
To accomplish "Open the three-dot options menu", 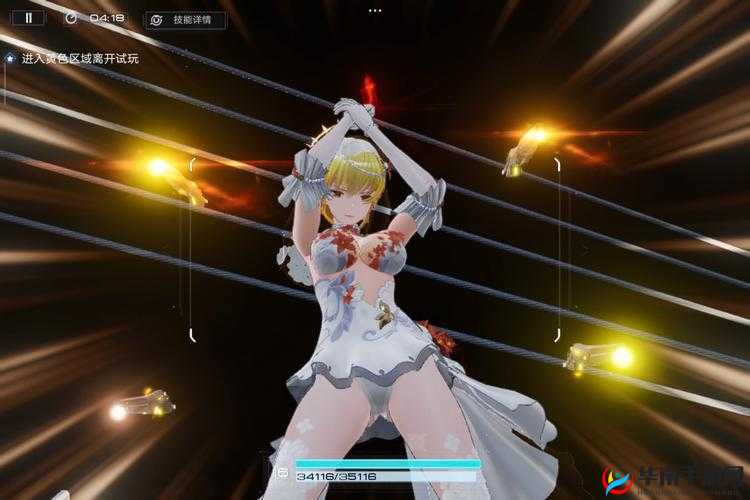I will (375, 10).
